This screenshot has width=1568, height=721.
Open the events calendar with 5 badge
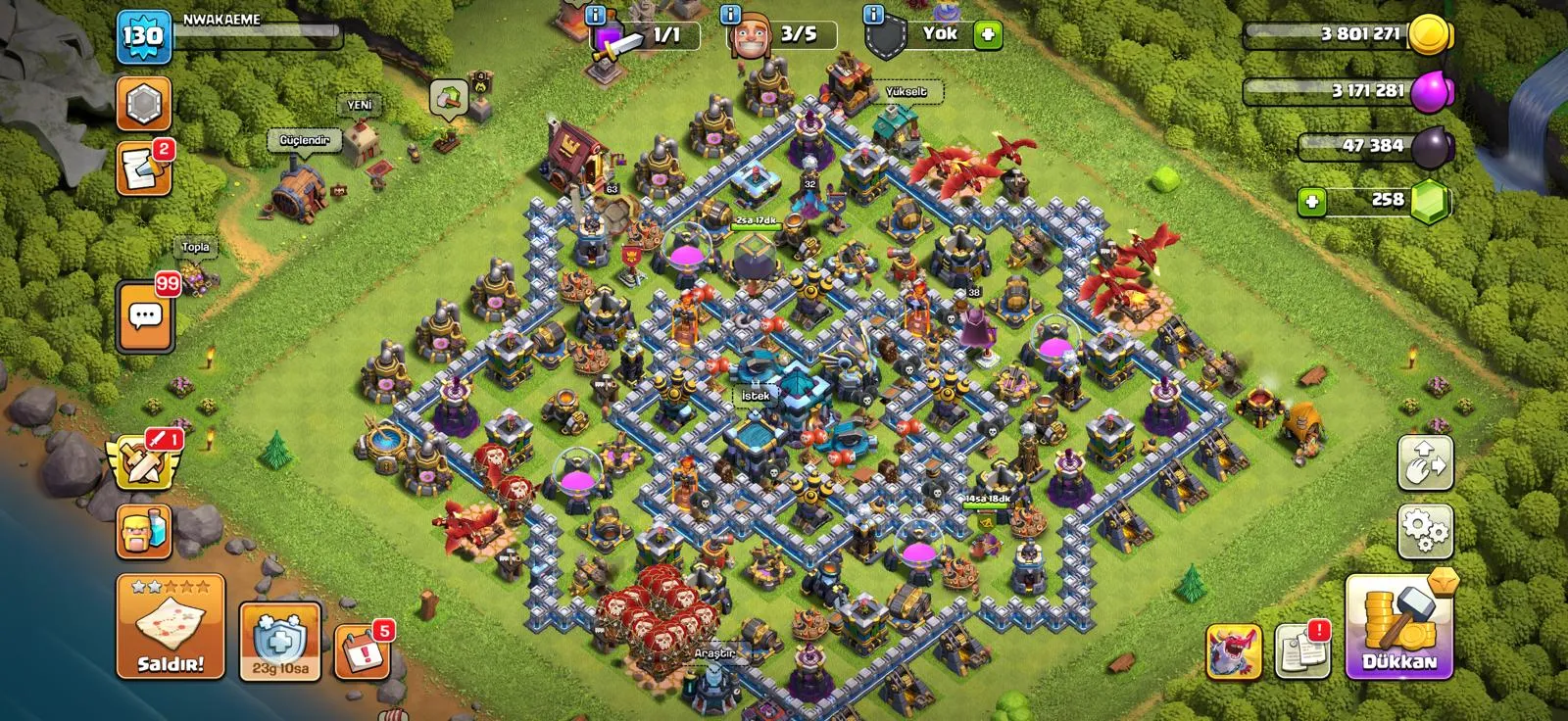point(361,650)
